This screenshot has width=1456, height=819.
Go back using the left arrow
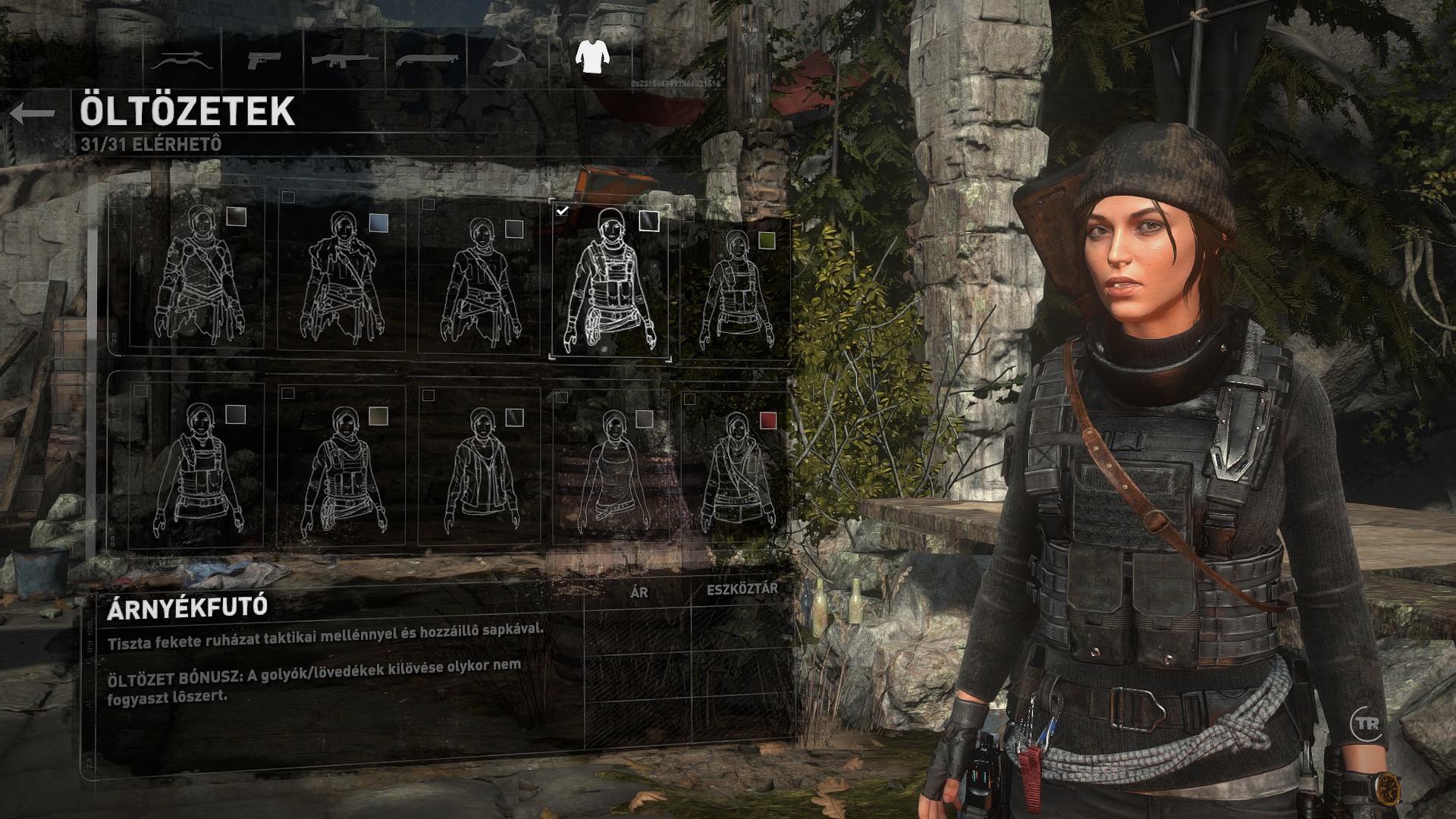point(33,114)
